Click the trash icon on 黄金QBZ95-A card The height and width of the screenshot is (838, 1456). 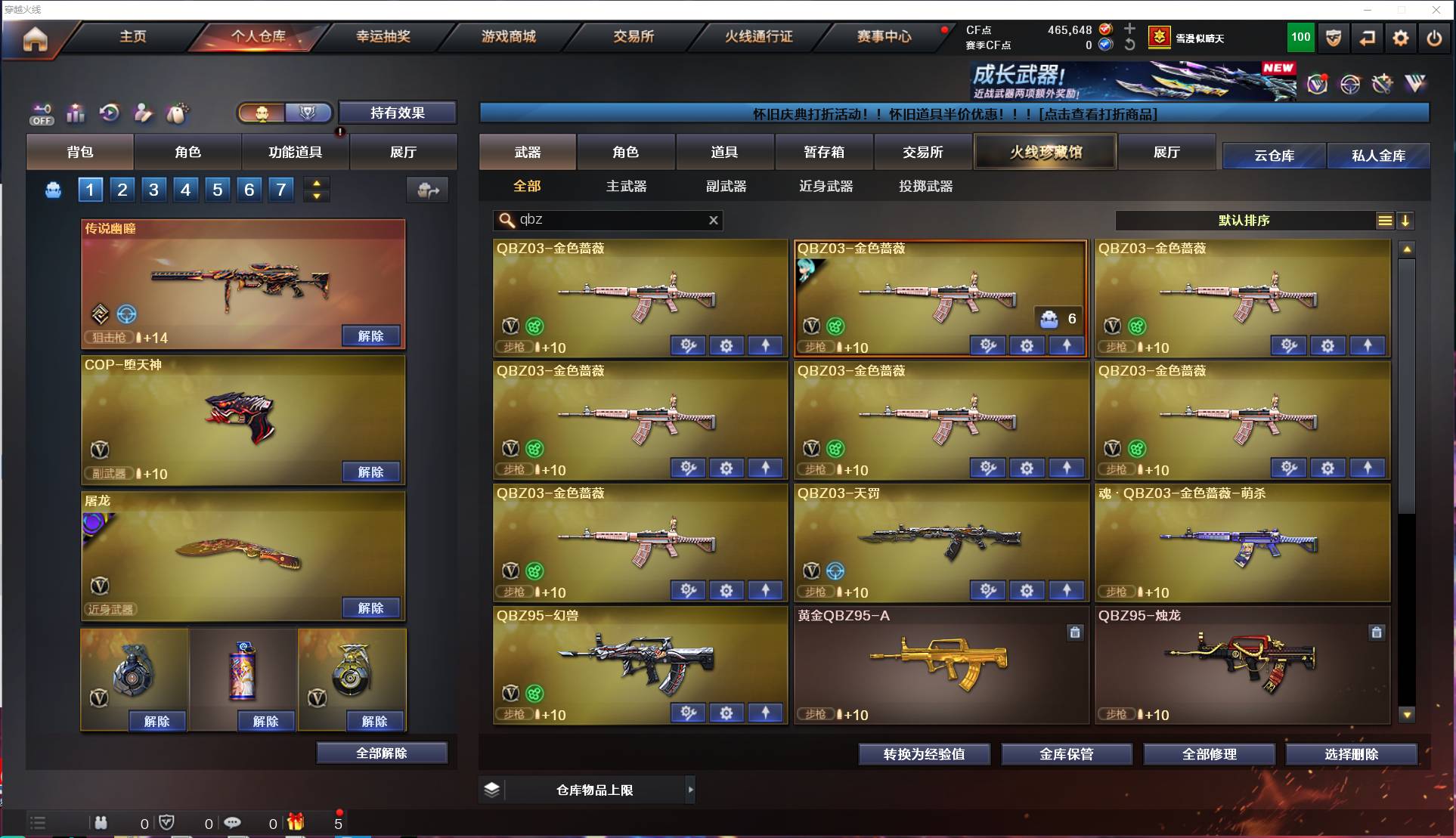[1076, 632]
